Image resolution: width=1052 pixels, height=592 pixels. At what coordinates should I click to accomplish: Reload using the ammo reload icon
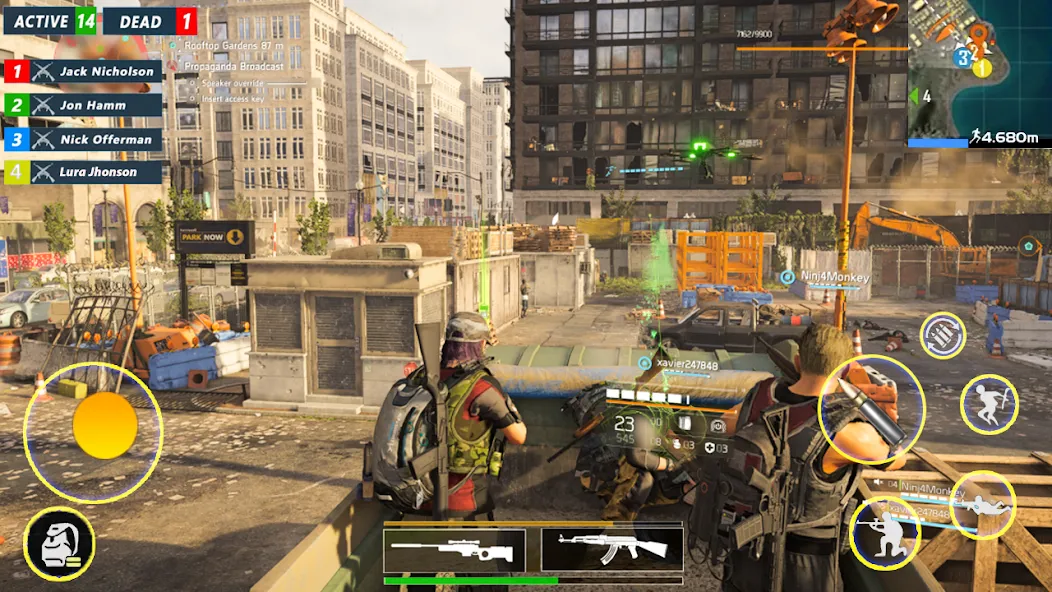tap(942, 336)
